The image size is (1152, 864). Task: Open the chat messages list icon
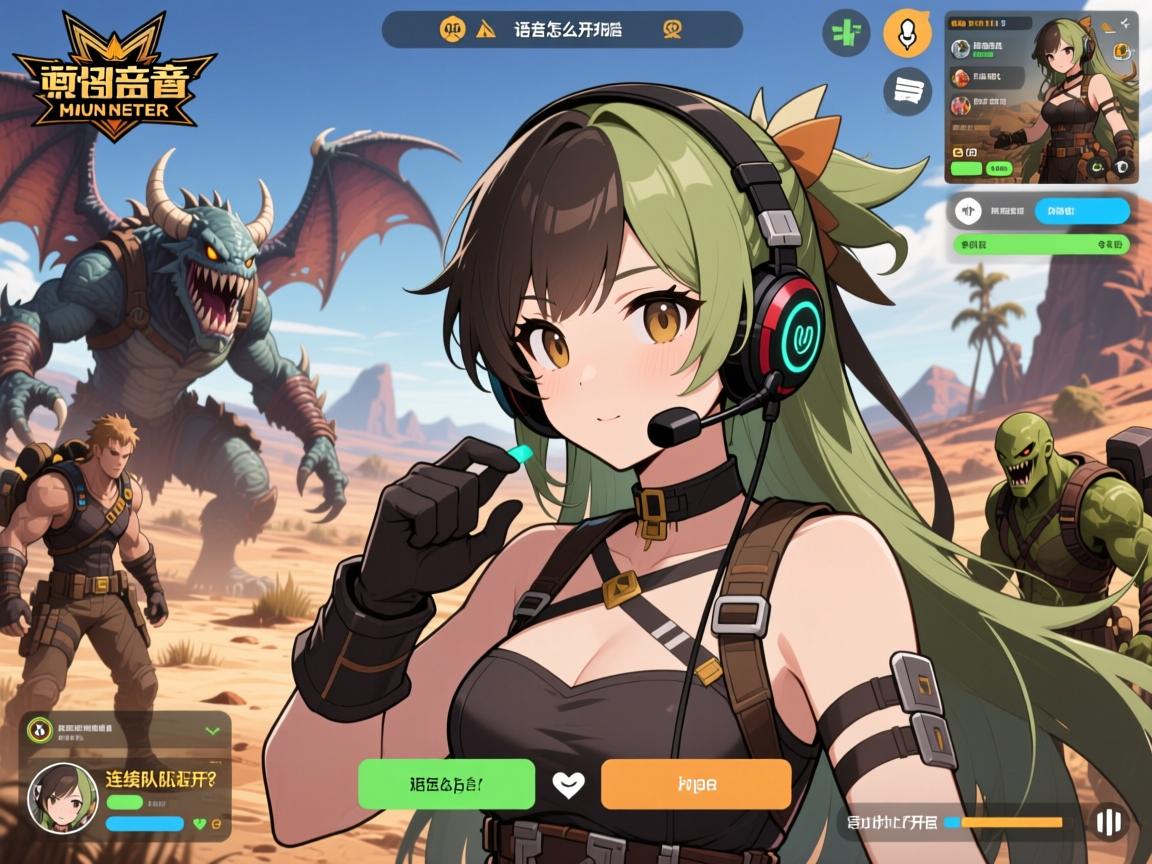[907, 92]
